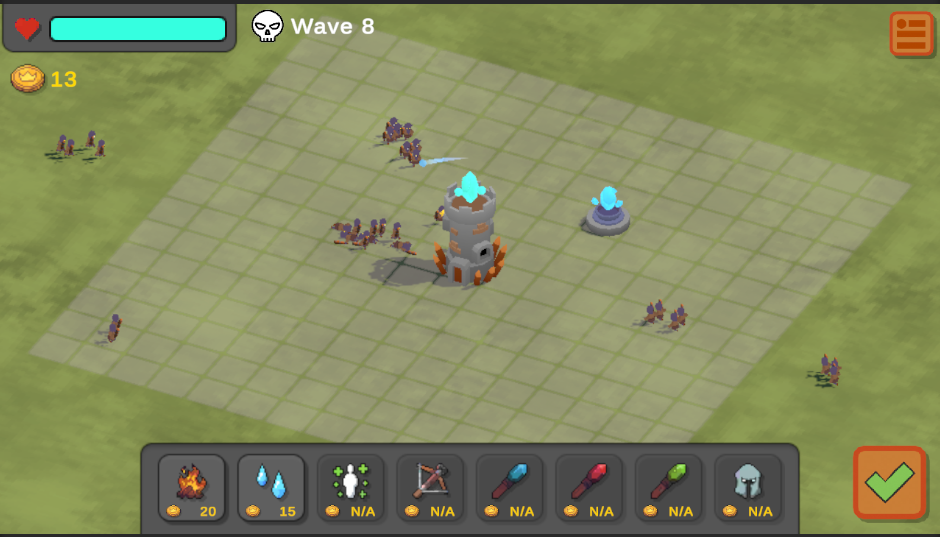Open the orange menu button
The image size is (940, 537).
point(911,33)
